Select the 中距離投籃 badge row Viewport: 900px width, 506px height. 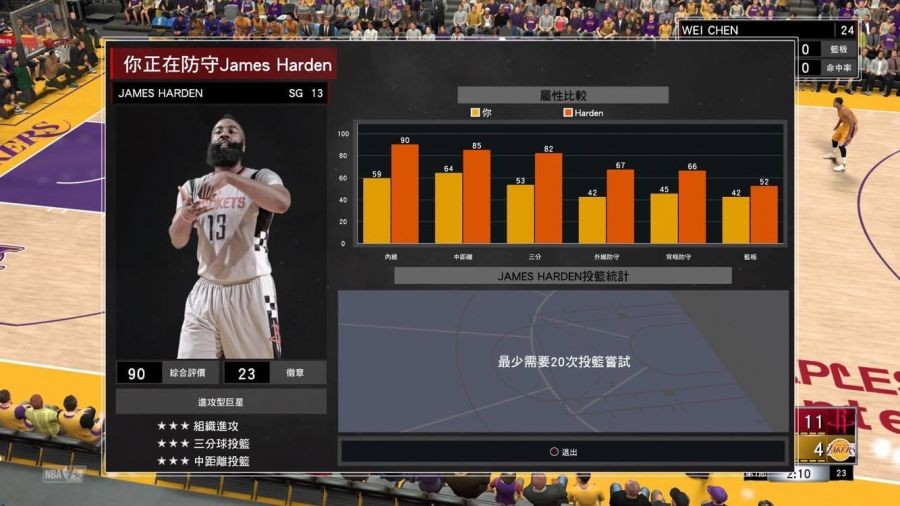click(x=204, y=461)
